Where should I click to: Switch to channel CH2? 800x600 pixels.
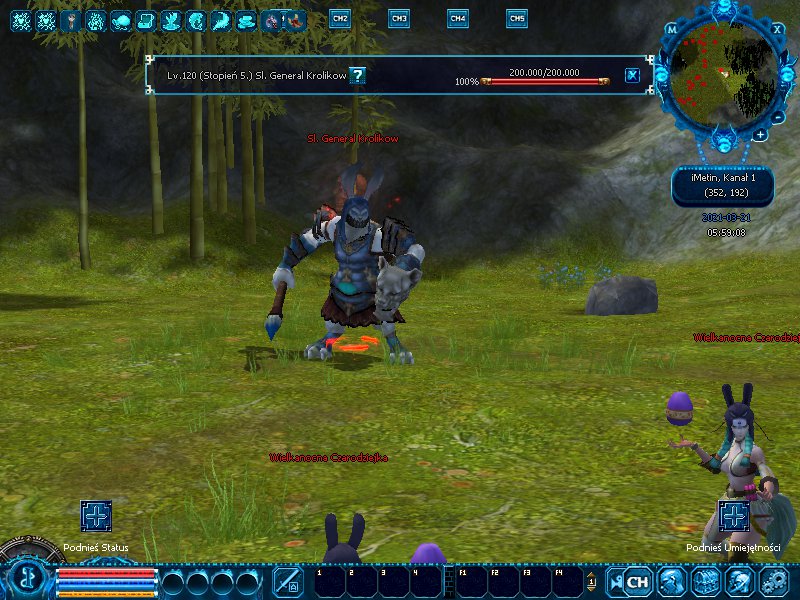pyautogui.click(x=340, y=19)
